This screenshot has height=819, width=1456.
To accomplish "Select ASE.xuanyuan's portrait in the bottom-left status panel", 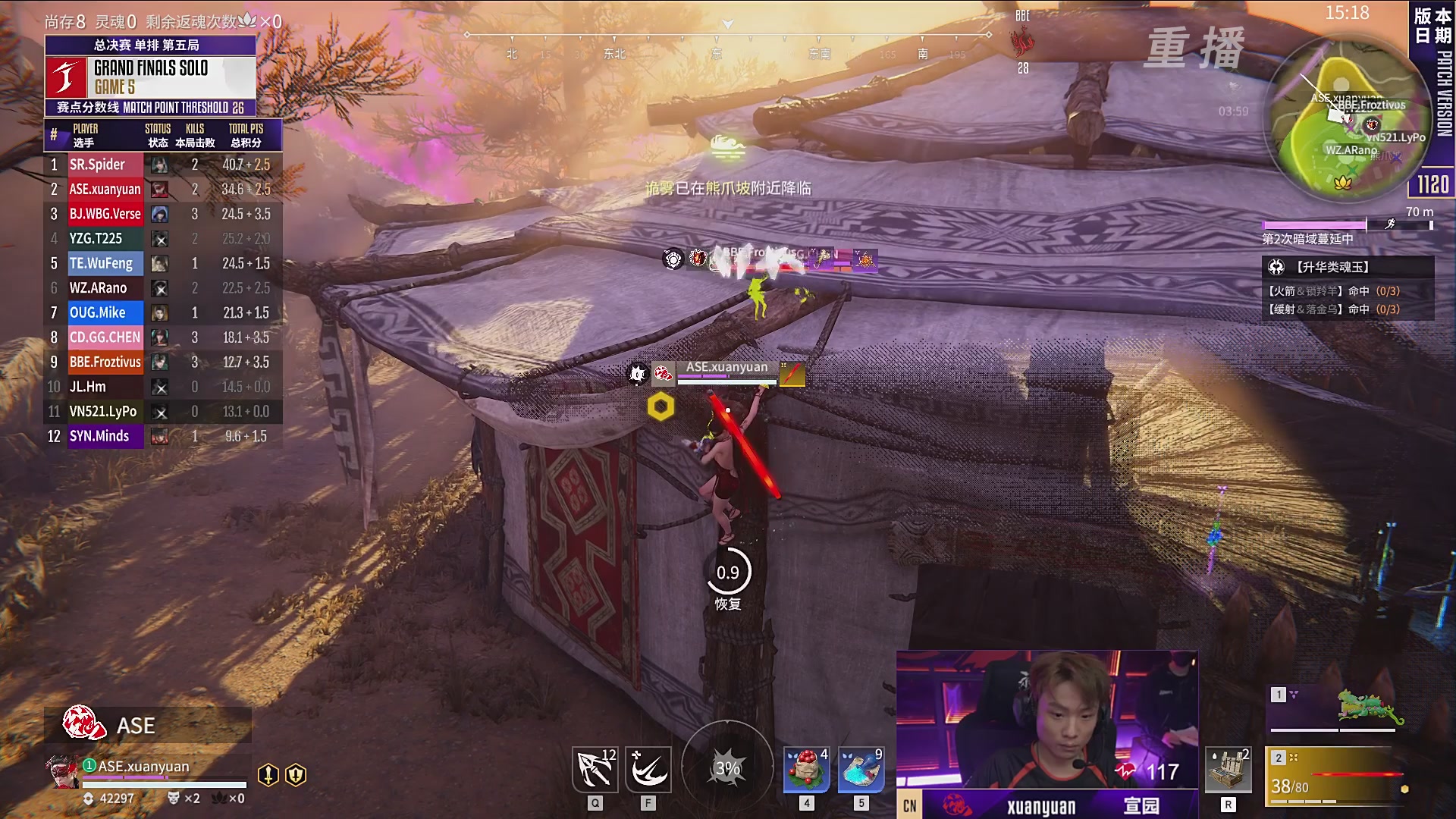I will click(x=62, y=771).
